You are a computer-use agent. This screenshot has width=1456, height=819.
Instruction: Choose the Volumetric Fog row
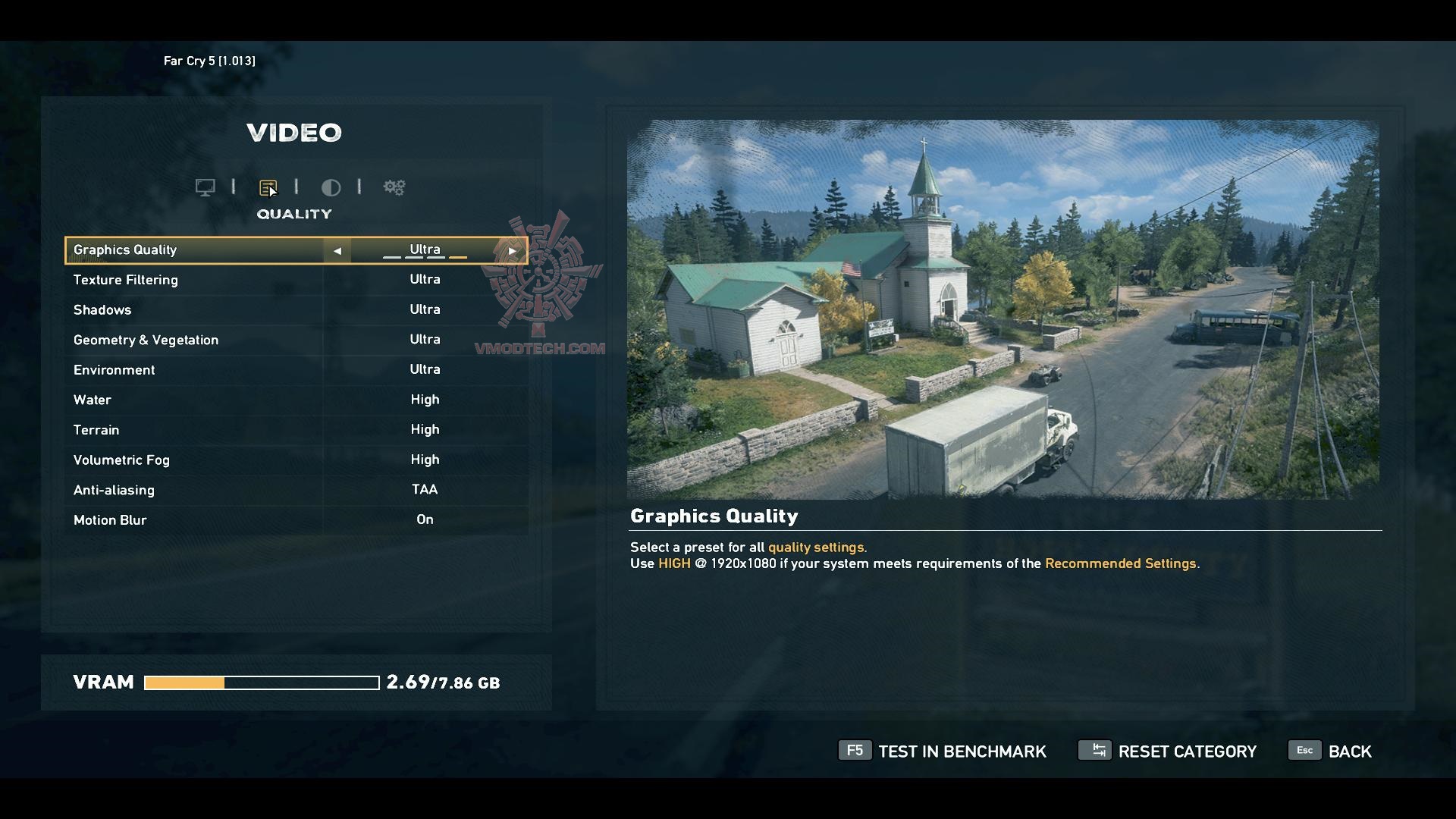296,460
